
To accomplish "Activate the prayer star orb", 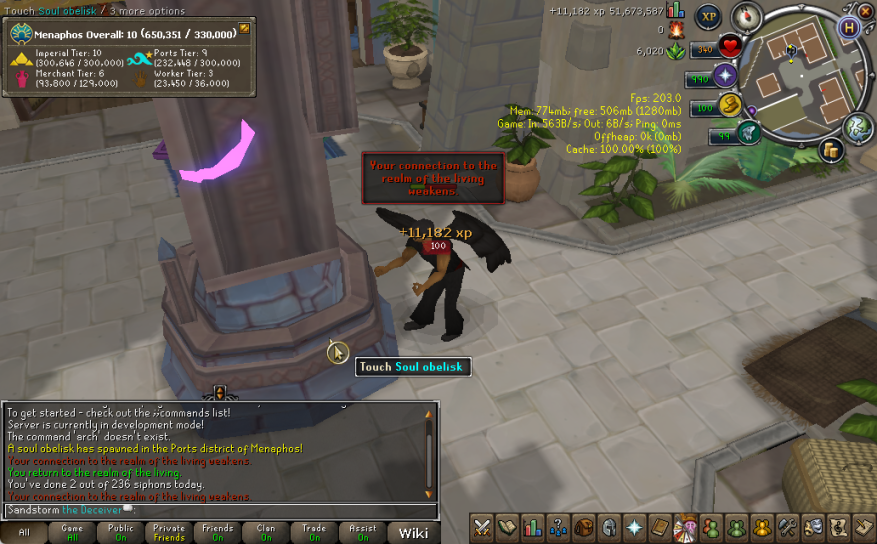I will (x=725, y=76).
